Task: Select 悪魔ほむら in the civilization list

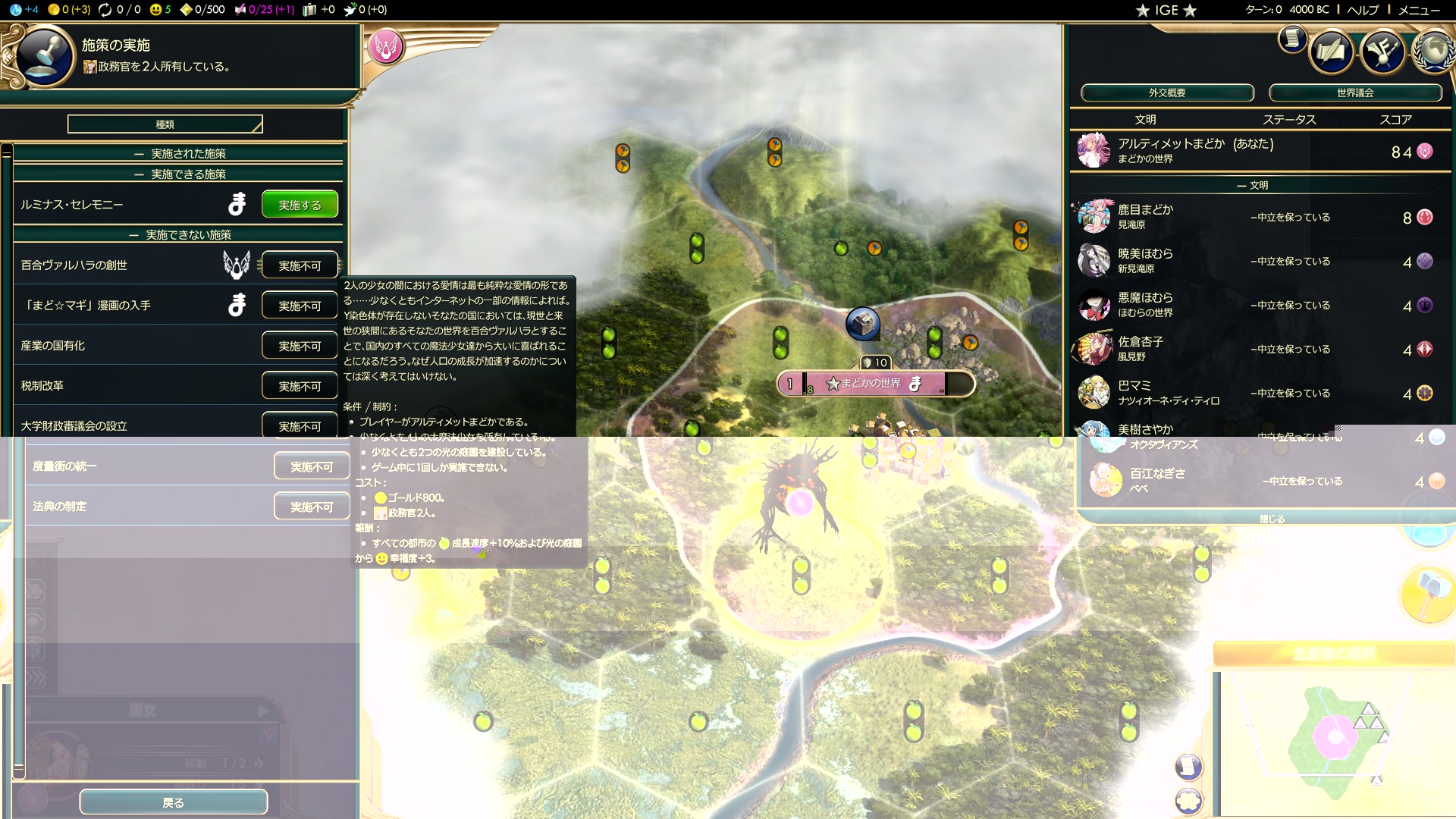Action: tap(1145, 304)
